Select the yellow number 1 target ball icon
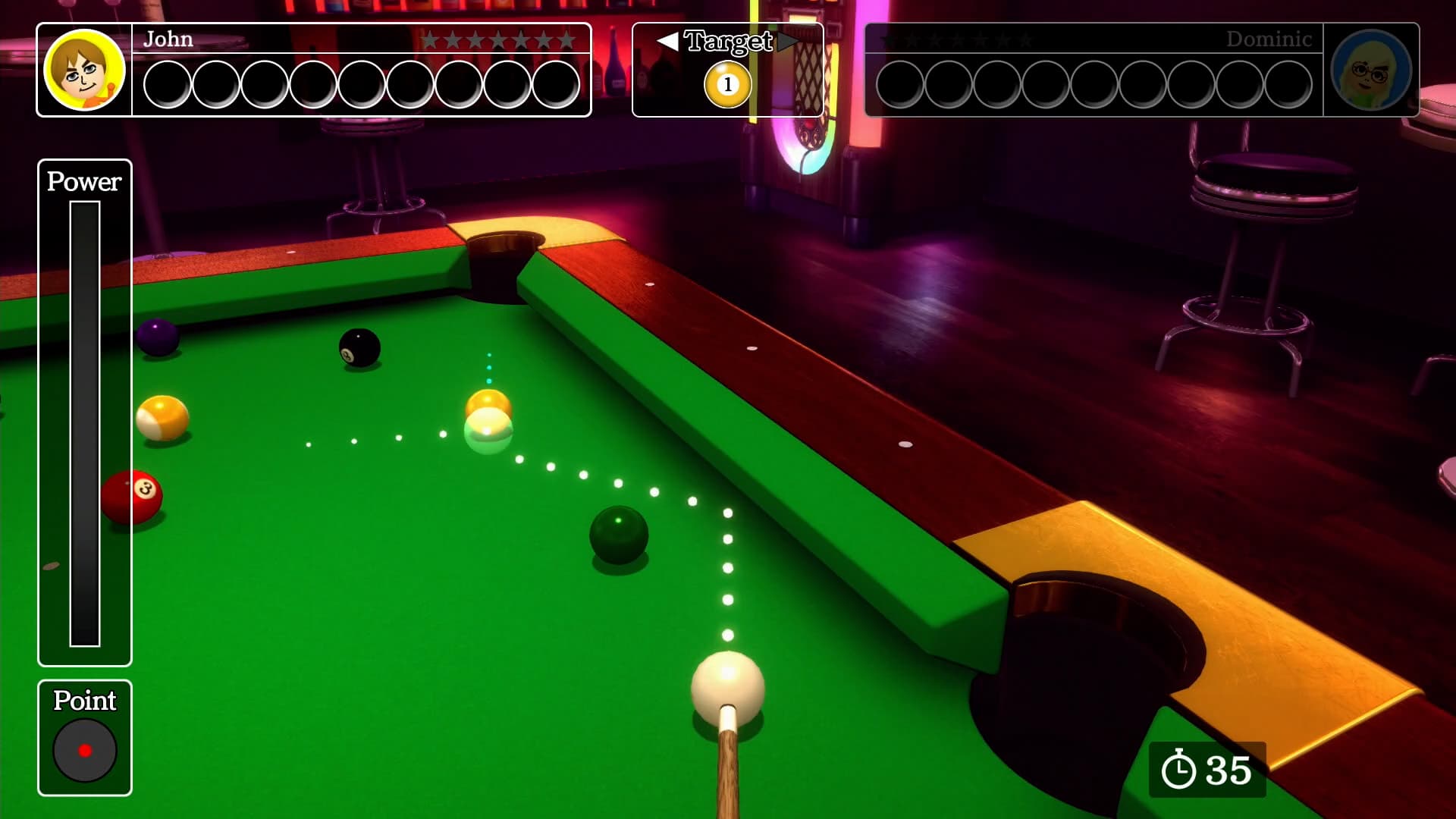 (x=726, y=85)
